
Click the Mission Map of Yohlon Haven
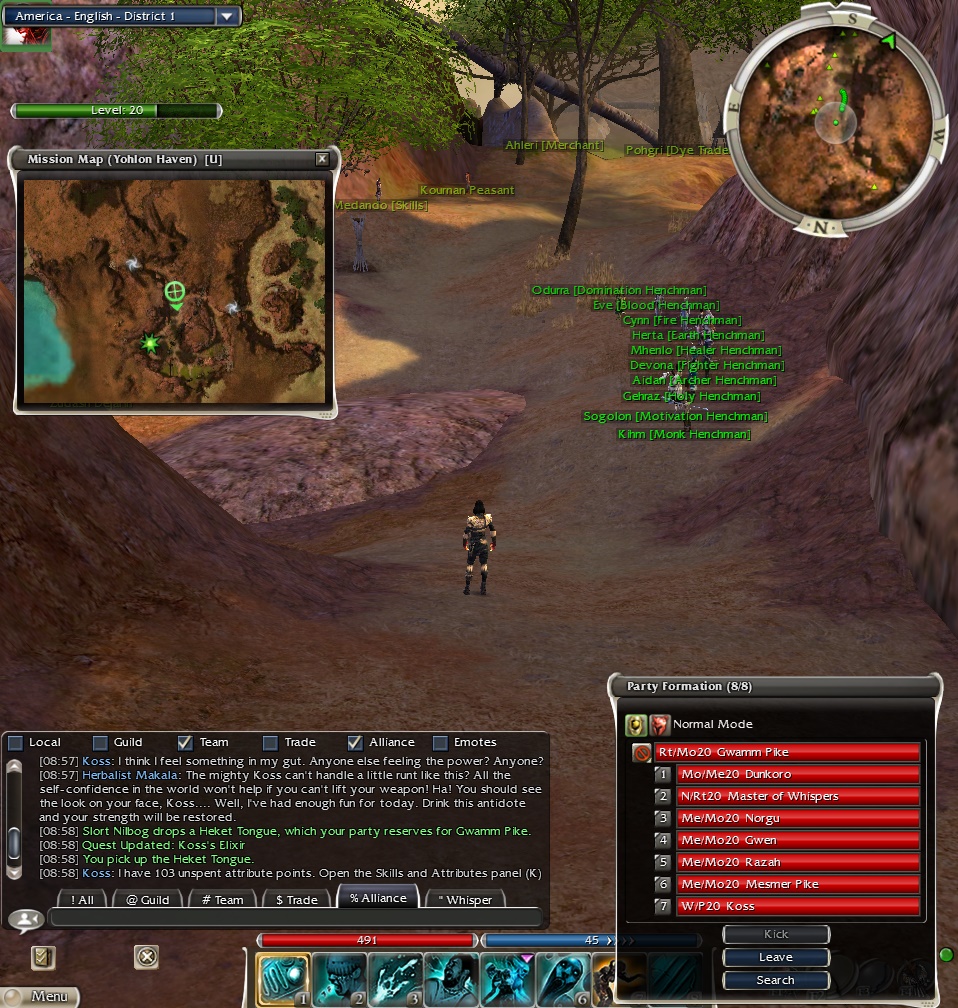click(174, 291)
